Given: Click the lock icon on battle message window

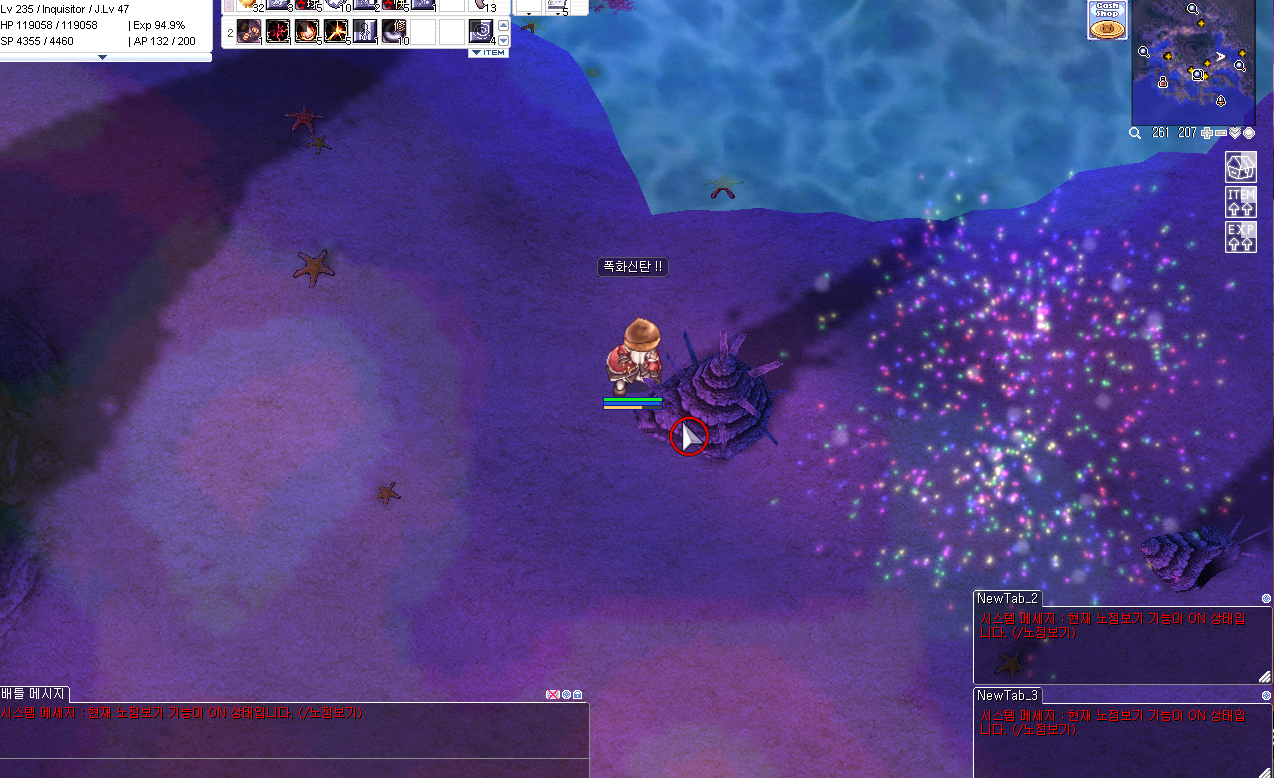Looking at the screenshot, I should click(x=577, y=695).
